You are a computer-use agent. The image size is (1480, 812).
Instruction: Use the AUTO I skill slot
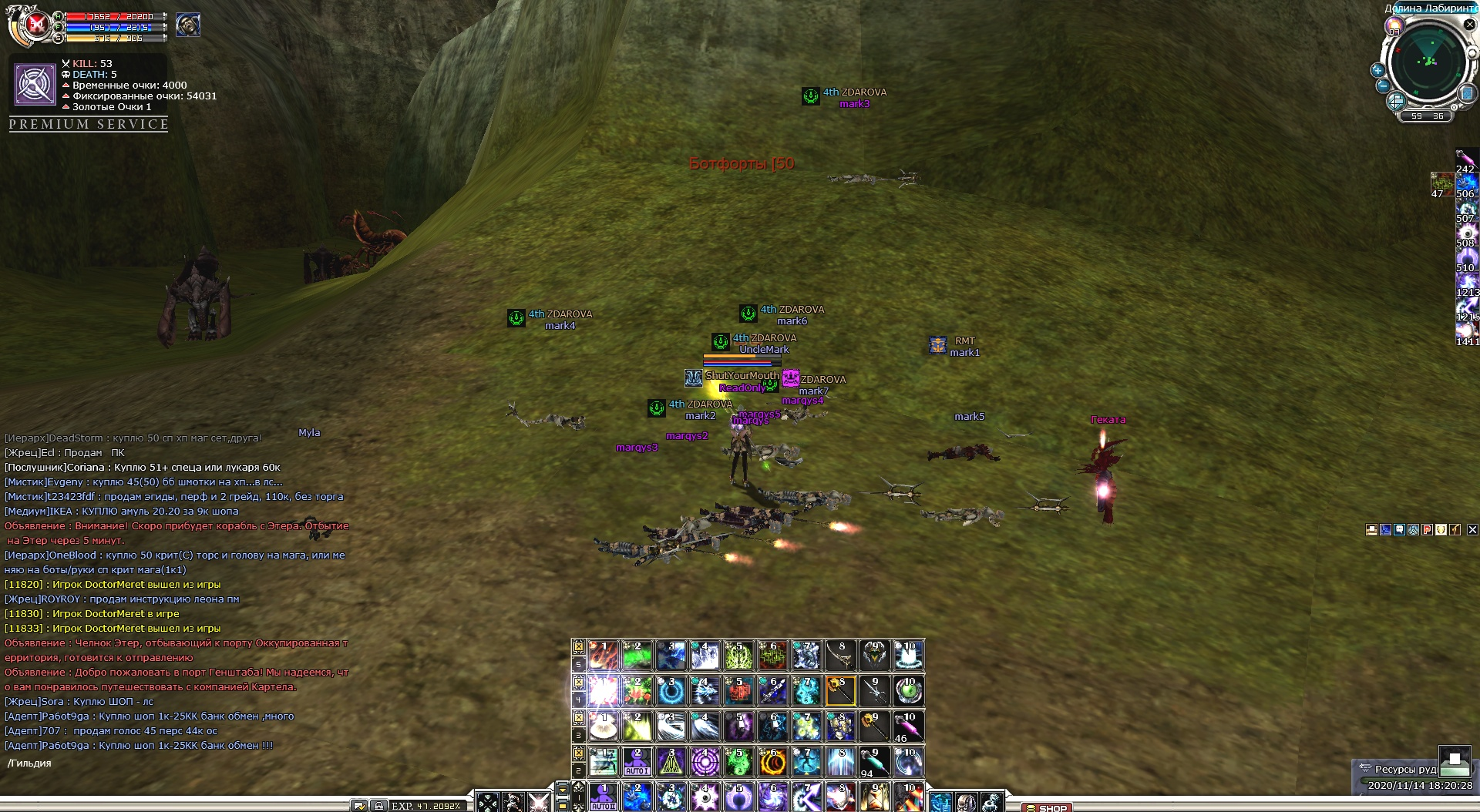click(637, 761)
